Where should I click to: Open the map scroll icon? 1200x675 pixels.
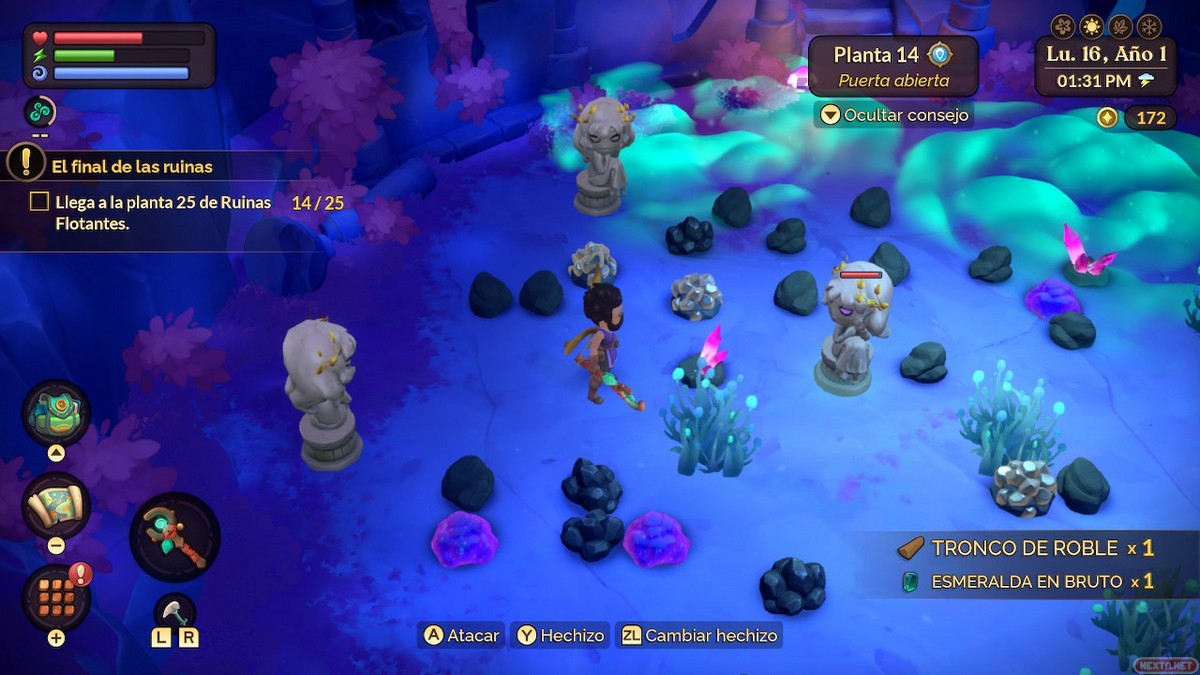[56, 505]
